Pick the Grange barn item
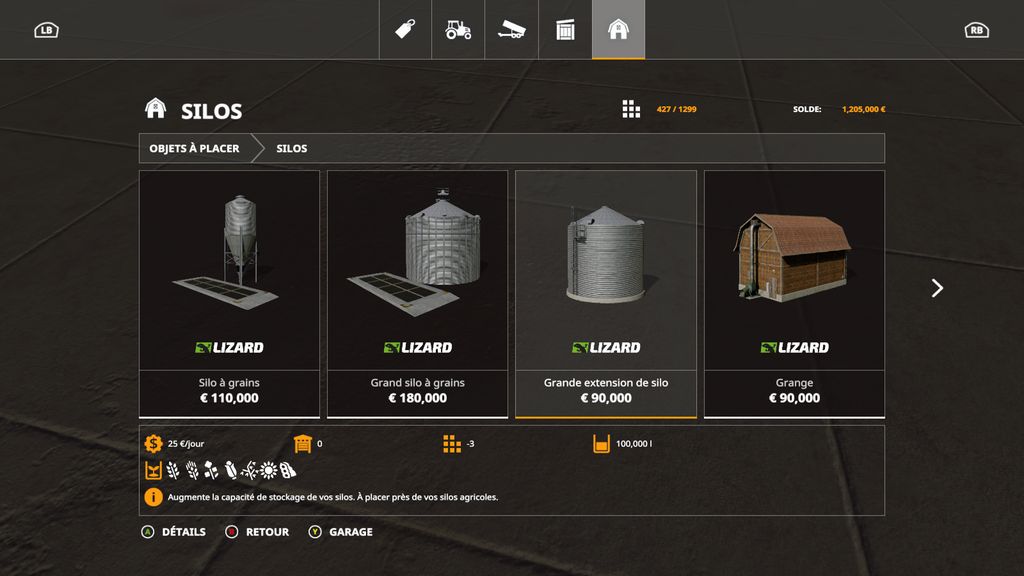 (x=794, y=293)
